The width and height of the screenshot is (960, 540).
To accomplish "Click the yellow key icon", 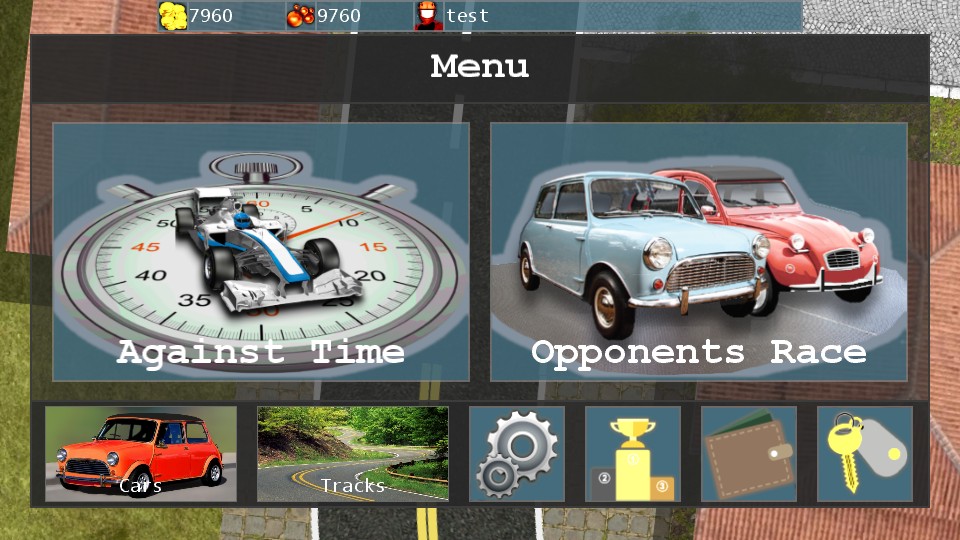I will (865, 454).
